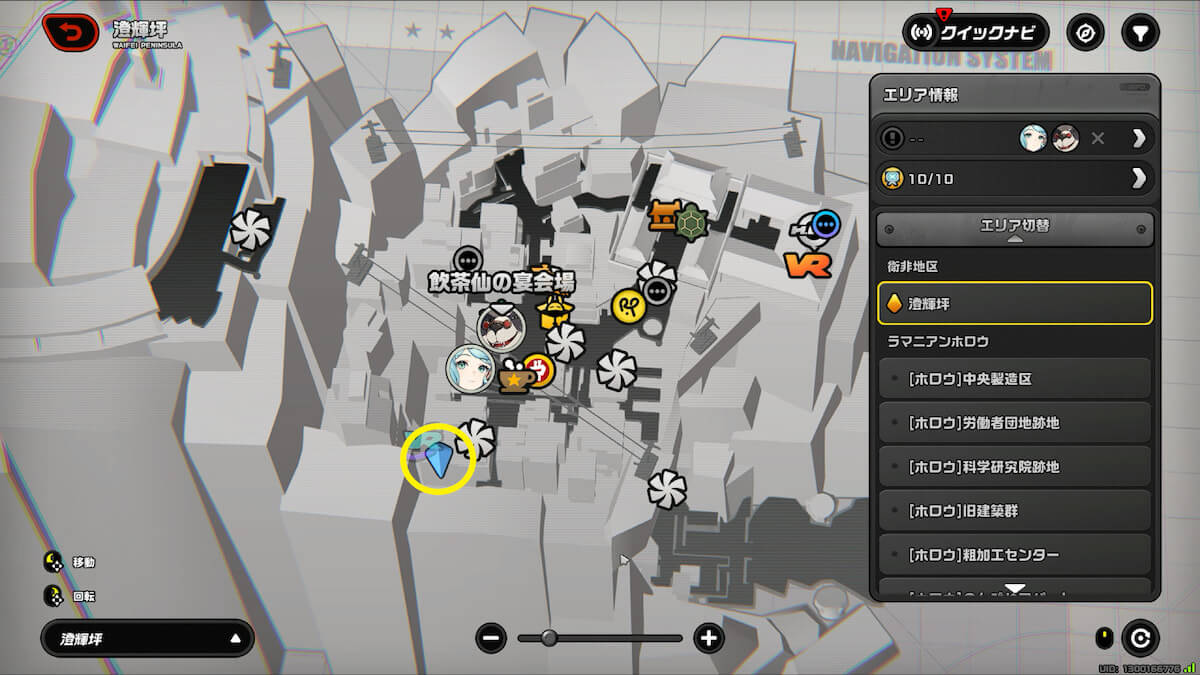Toggle the エリア切替 area switch header
This screenshot has height=675, width=1200.
tap(1015, 228)
